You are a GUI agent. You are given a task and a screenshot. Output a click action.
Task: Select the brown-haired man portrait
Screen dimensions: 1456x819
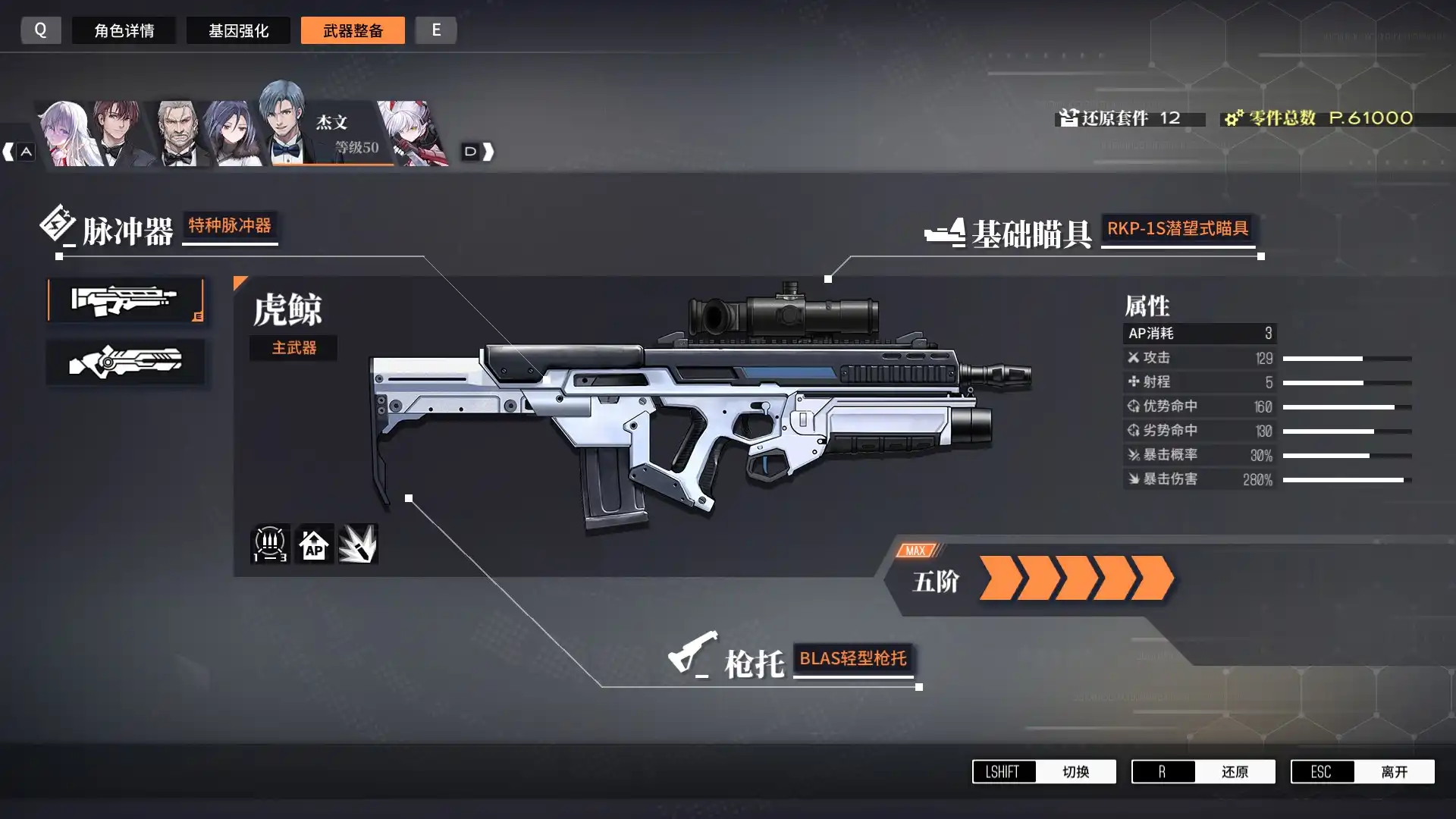coord(118,135)
